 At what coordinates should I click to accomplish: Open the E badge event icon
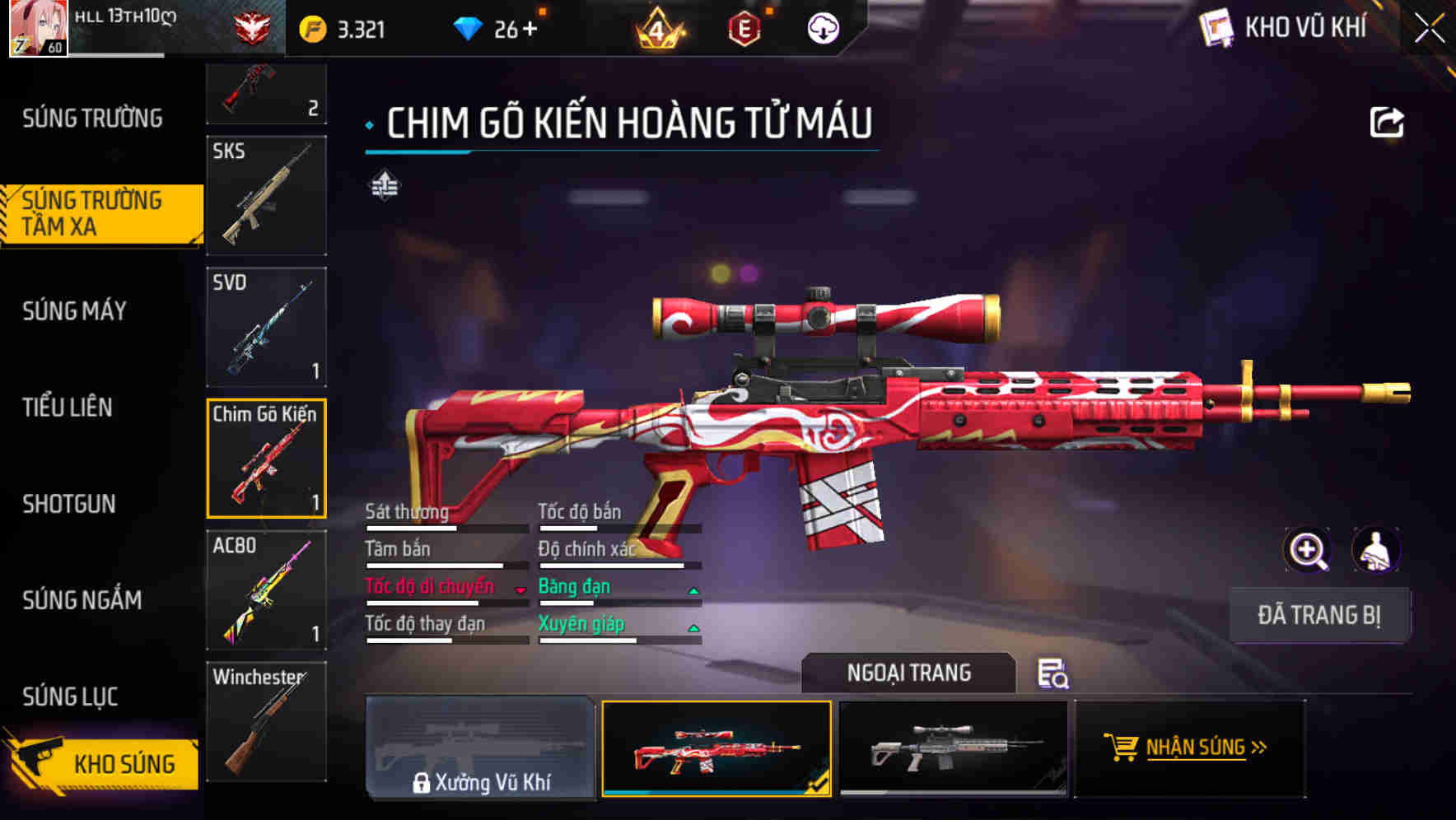click(x=745, y=27)
